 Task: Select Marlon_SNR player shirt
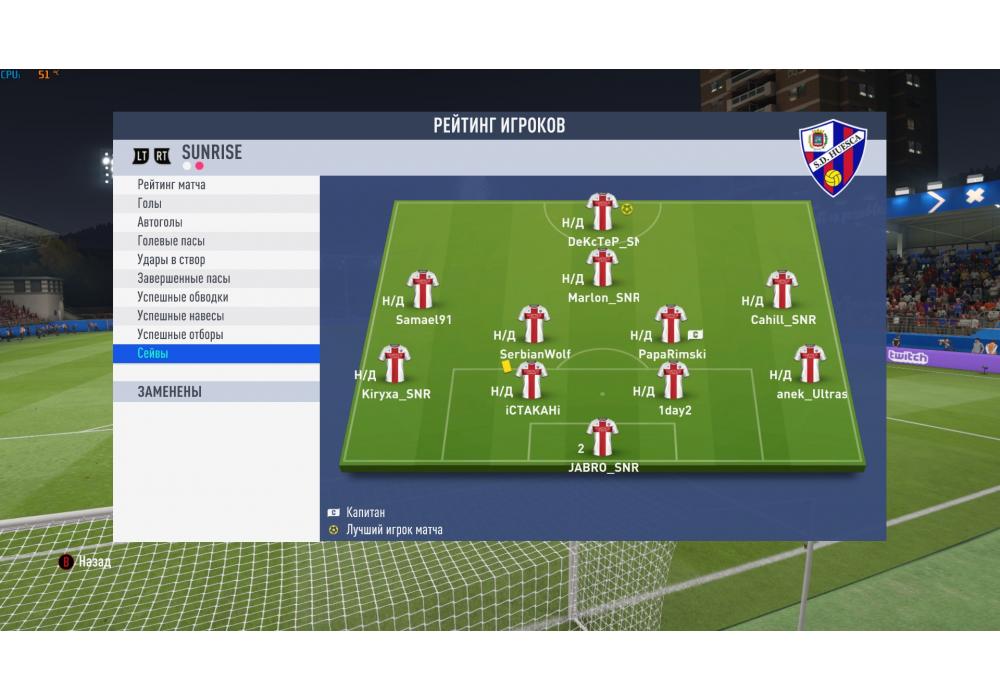point(602,268)
